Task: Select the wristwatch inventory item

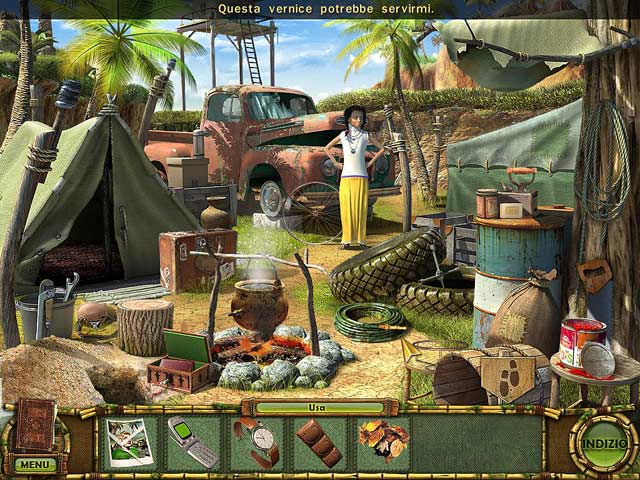Action: (x=256, y=442)
